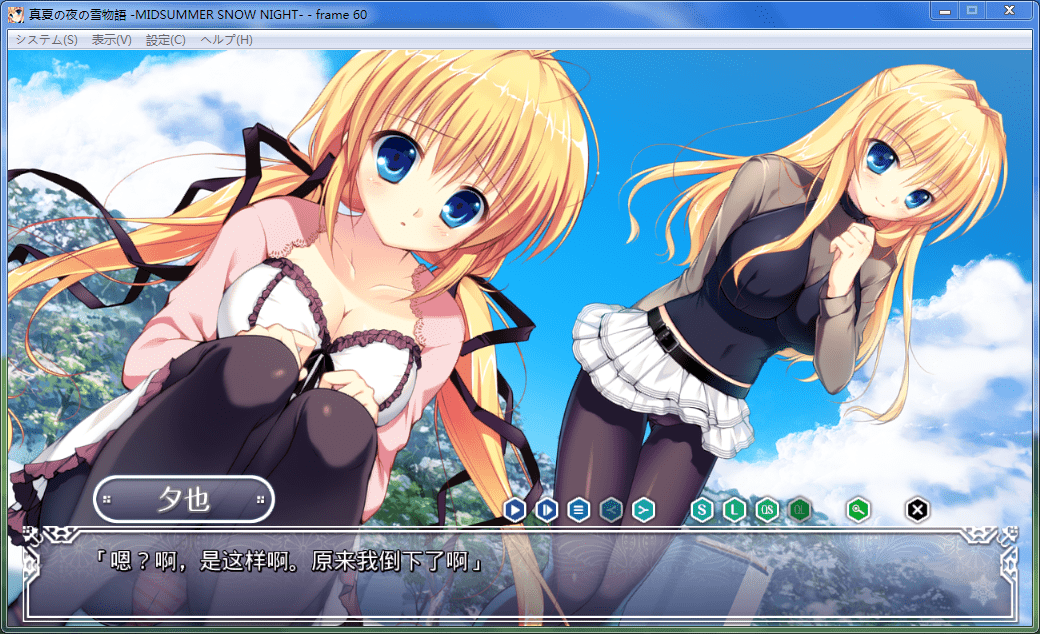Load a game with the L button

(x=735, y=510)
